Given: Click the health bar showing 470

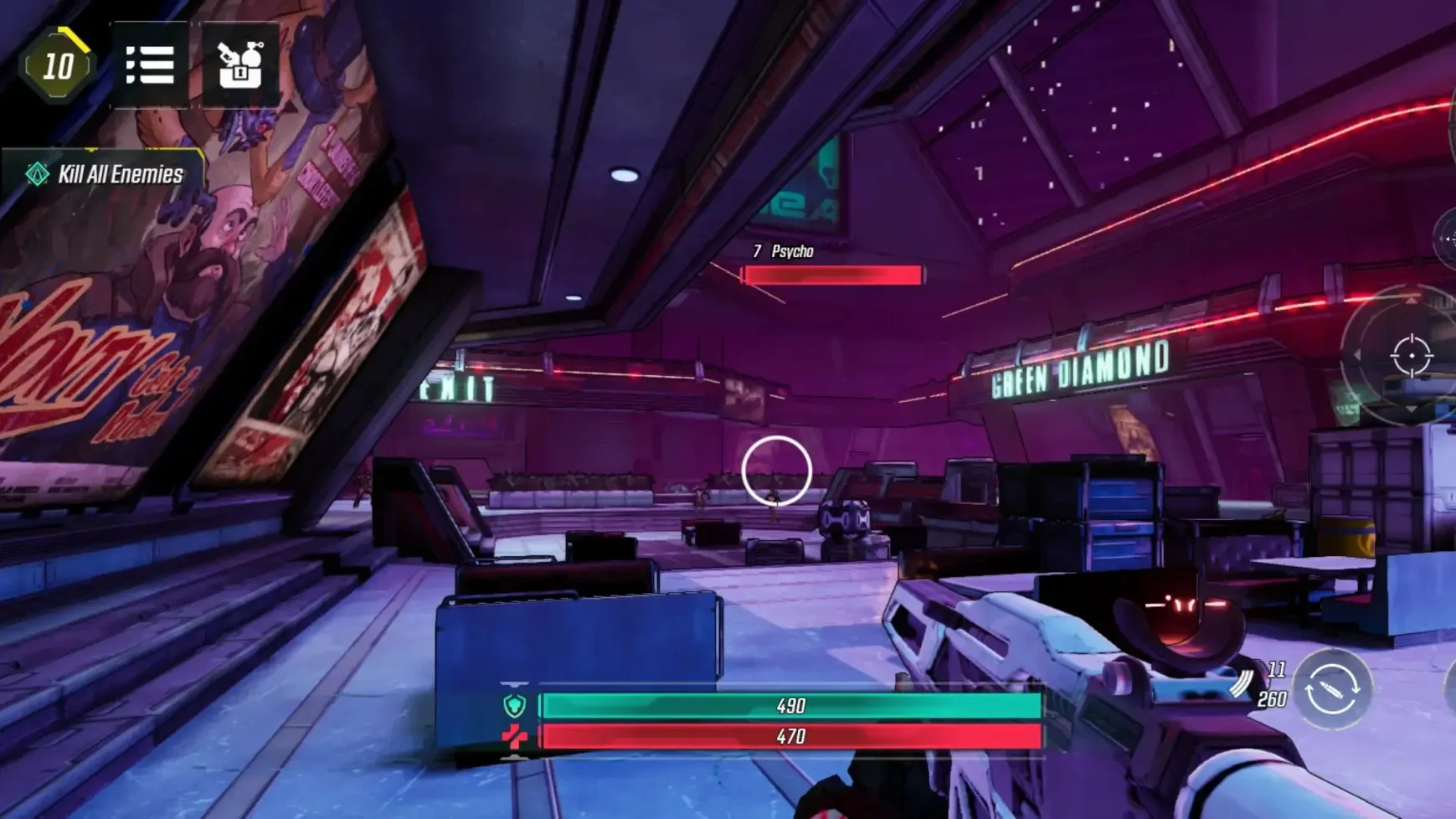Looking at the screenshot, I should pos(791,738).
